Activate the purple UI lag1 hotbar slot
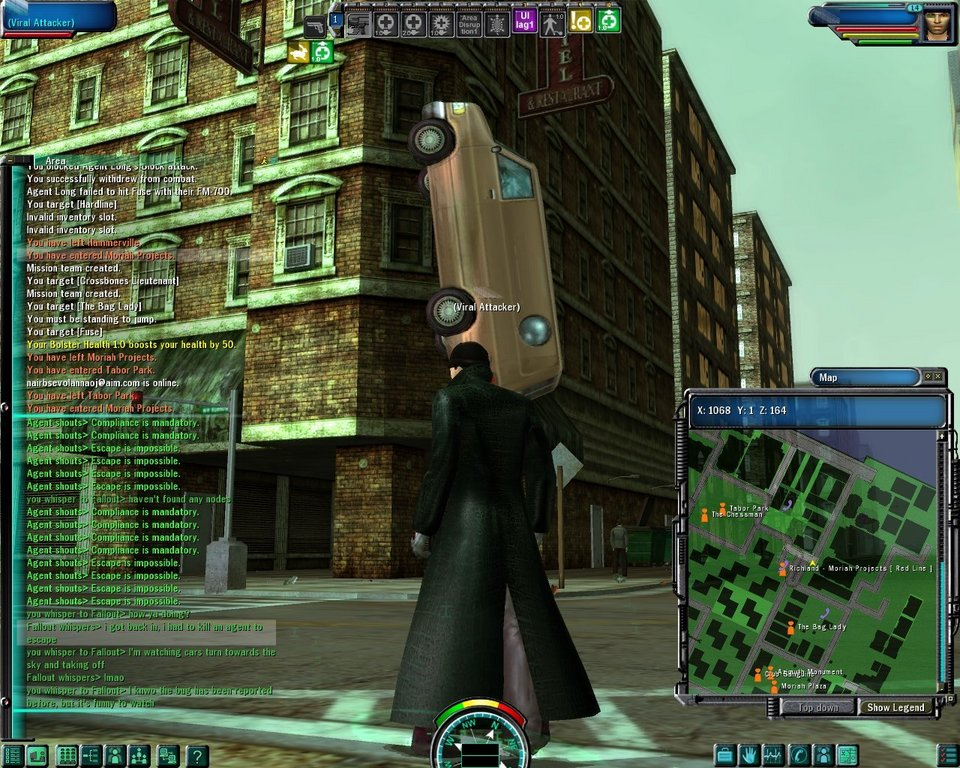960x768 pixels. pos(524,20)
